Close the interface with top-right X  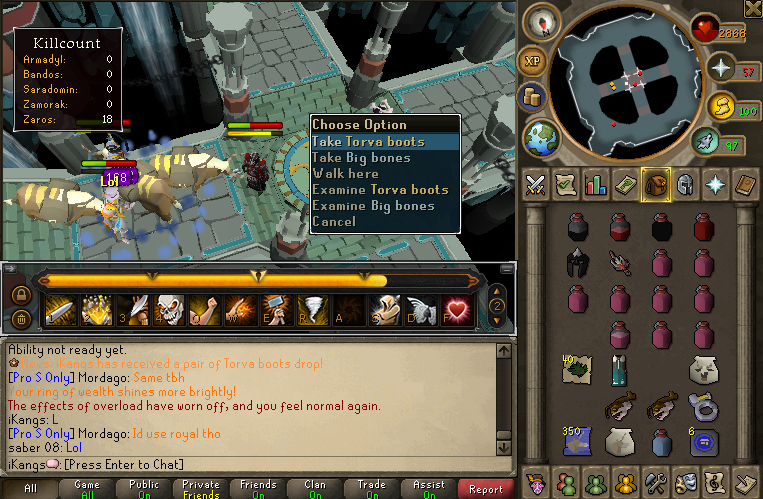[753, 9]
